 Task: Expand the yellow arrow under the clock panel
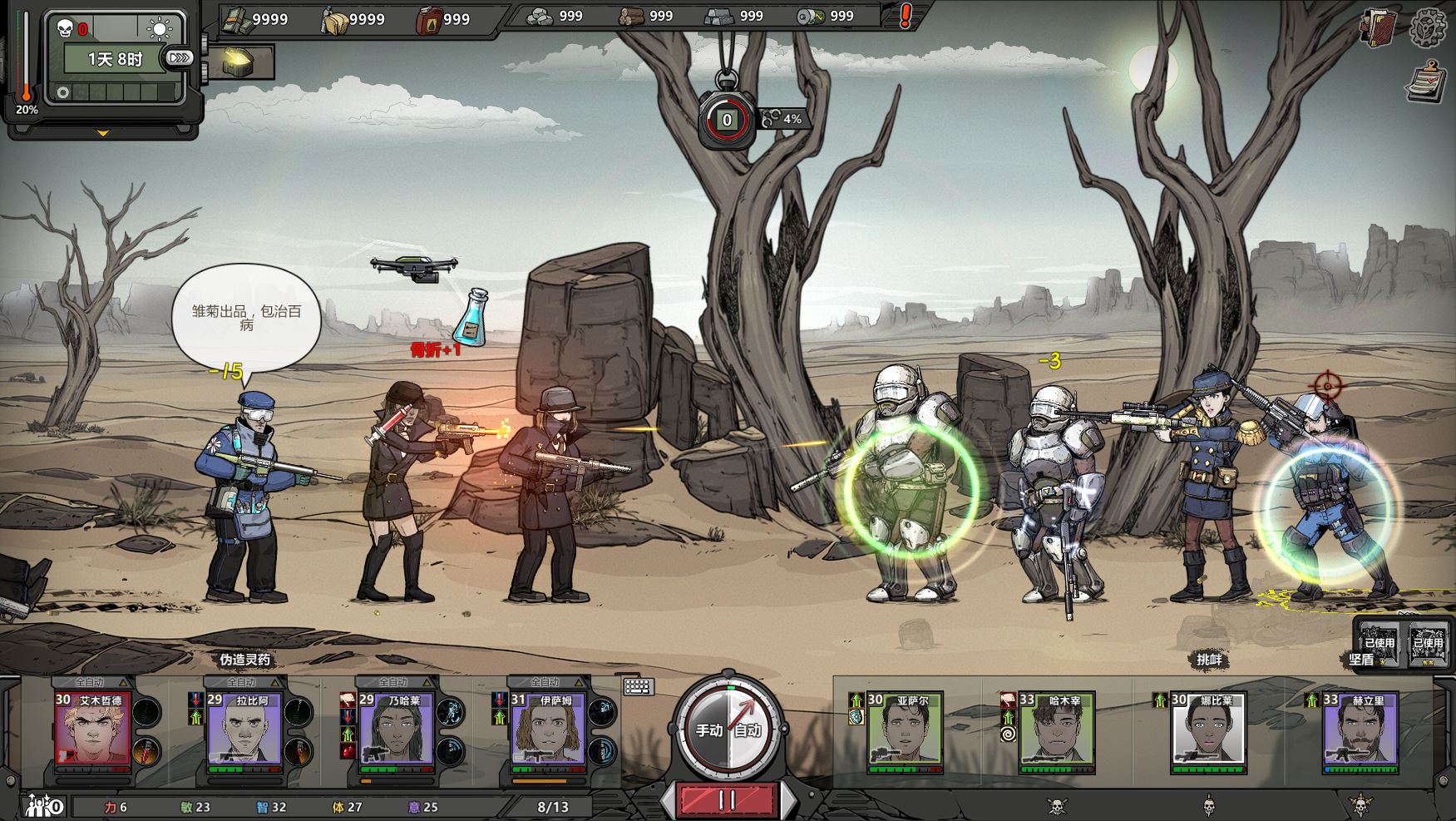103,132
